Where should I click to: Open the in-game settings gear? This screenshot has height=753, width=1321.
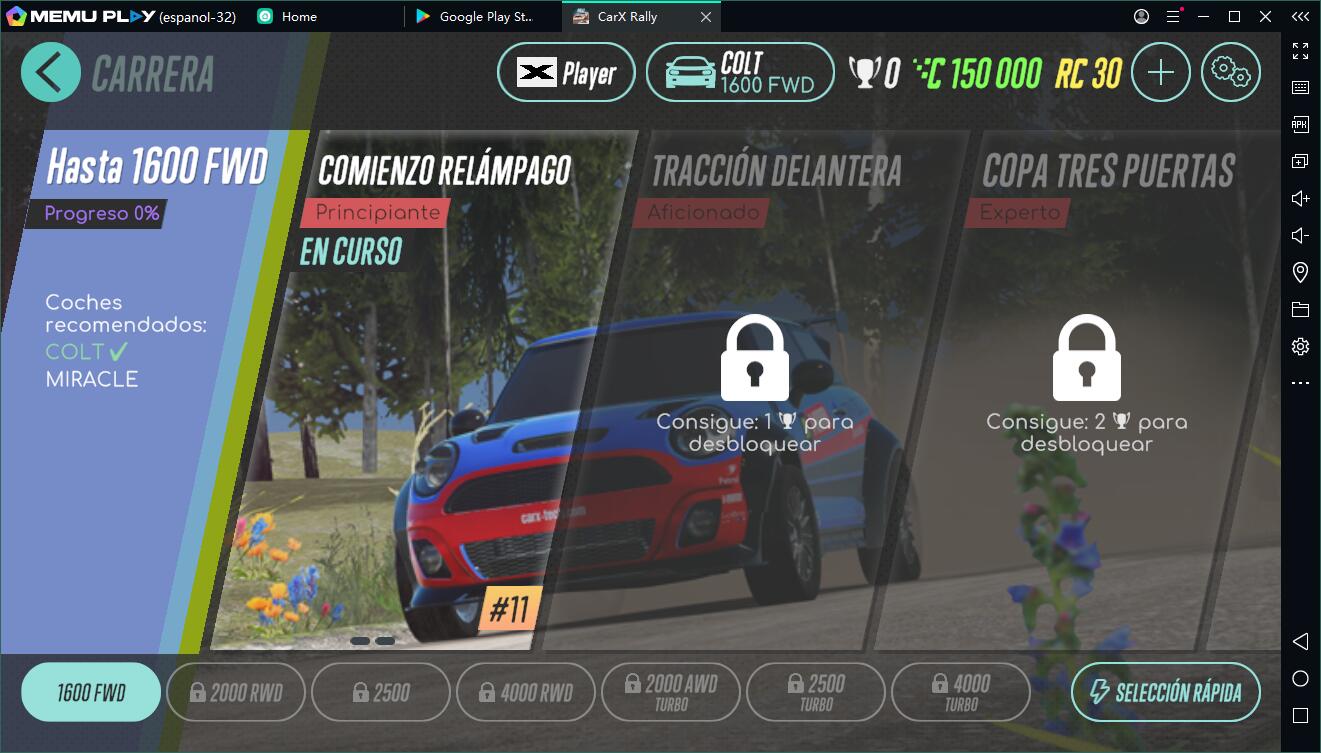click(x=1231, y=72)
